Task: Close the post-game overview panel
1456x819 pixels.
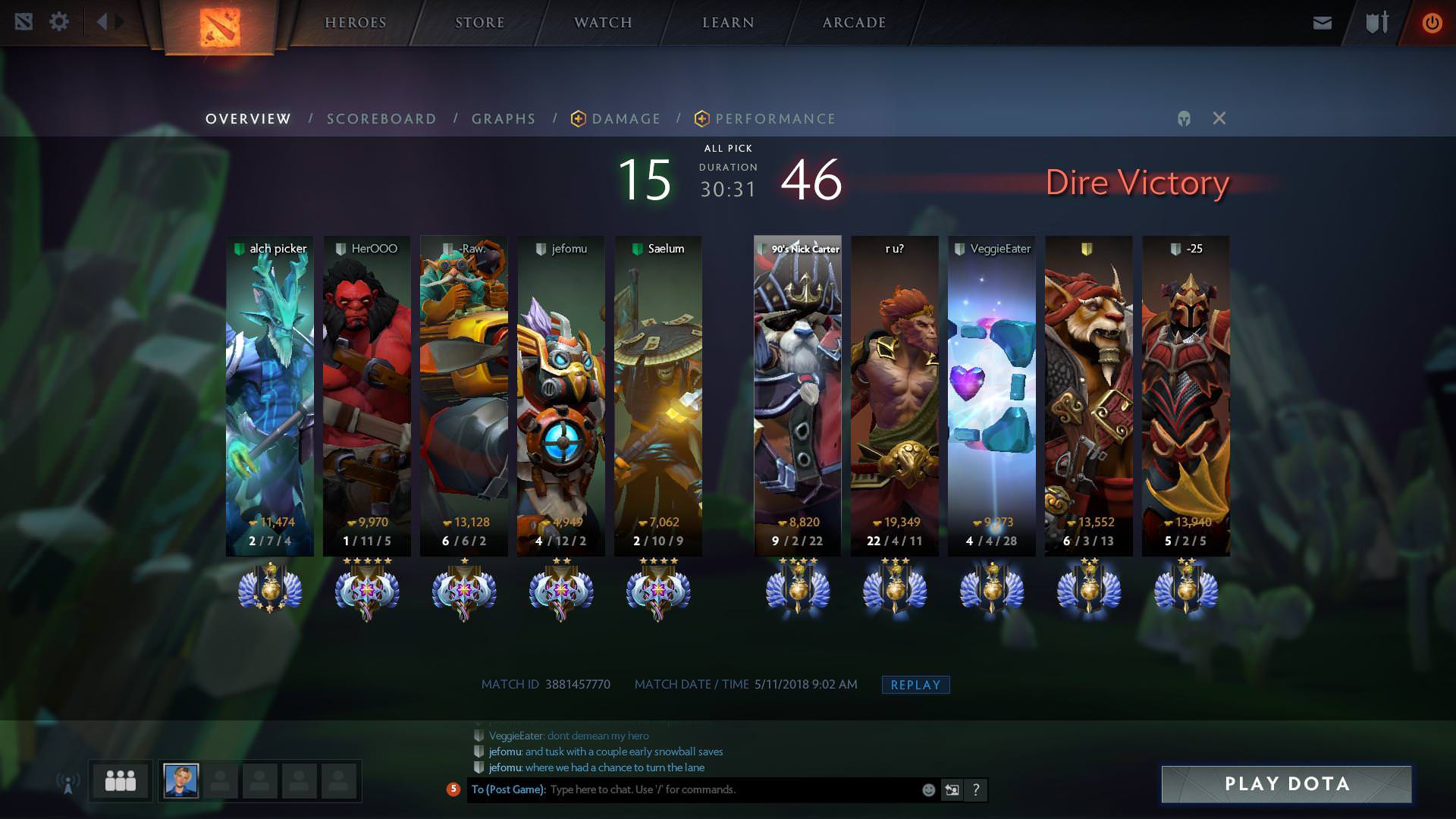Action: click(x=1219, y=118)
